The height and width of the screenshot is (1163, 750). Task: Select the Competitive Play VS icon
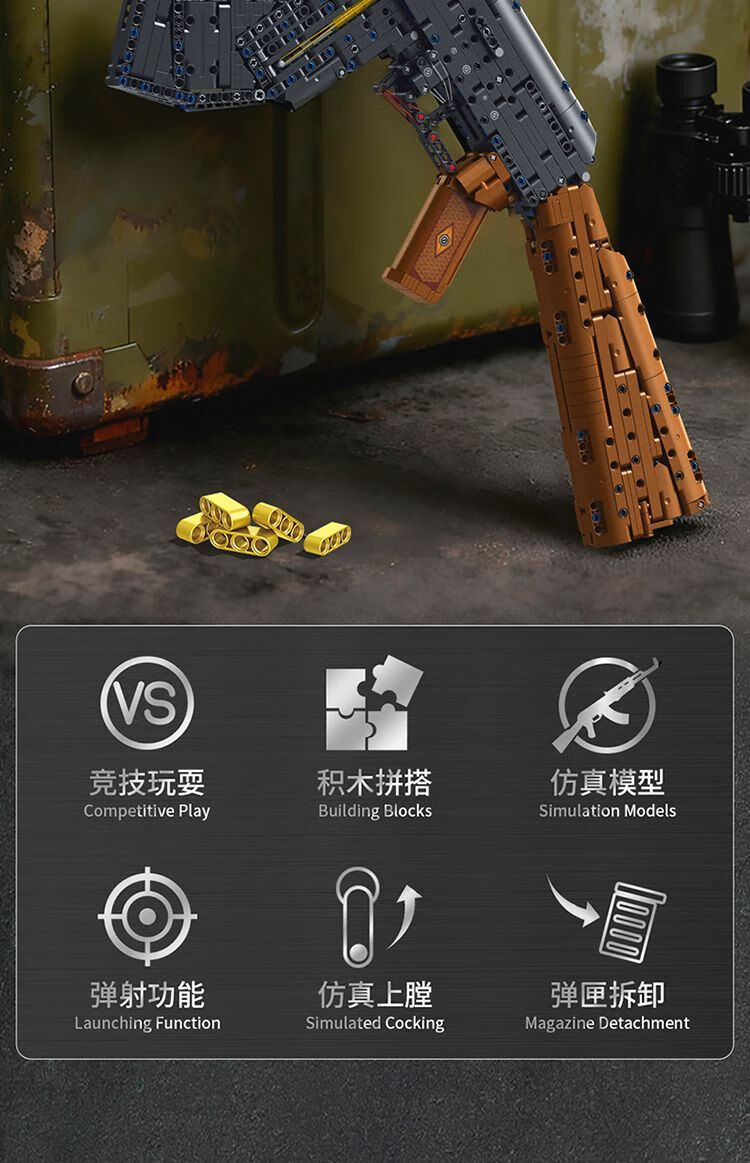tap(147, 703)
